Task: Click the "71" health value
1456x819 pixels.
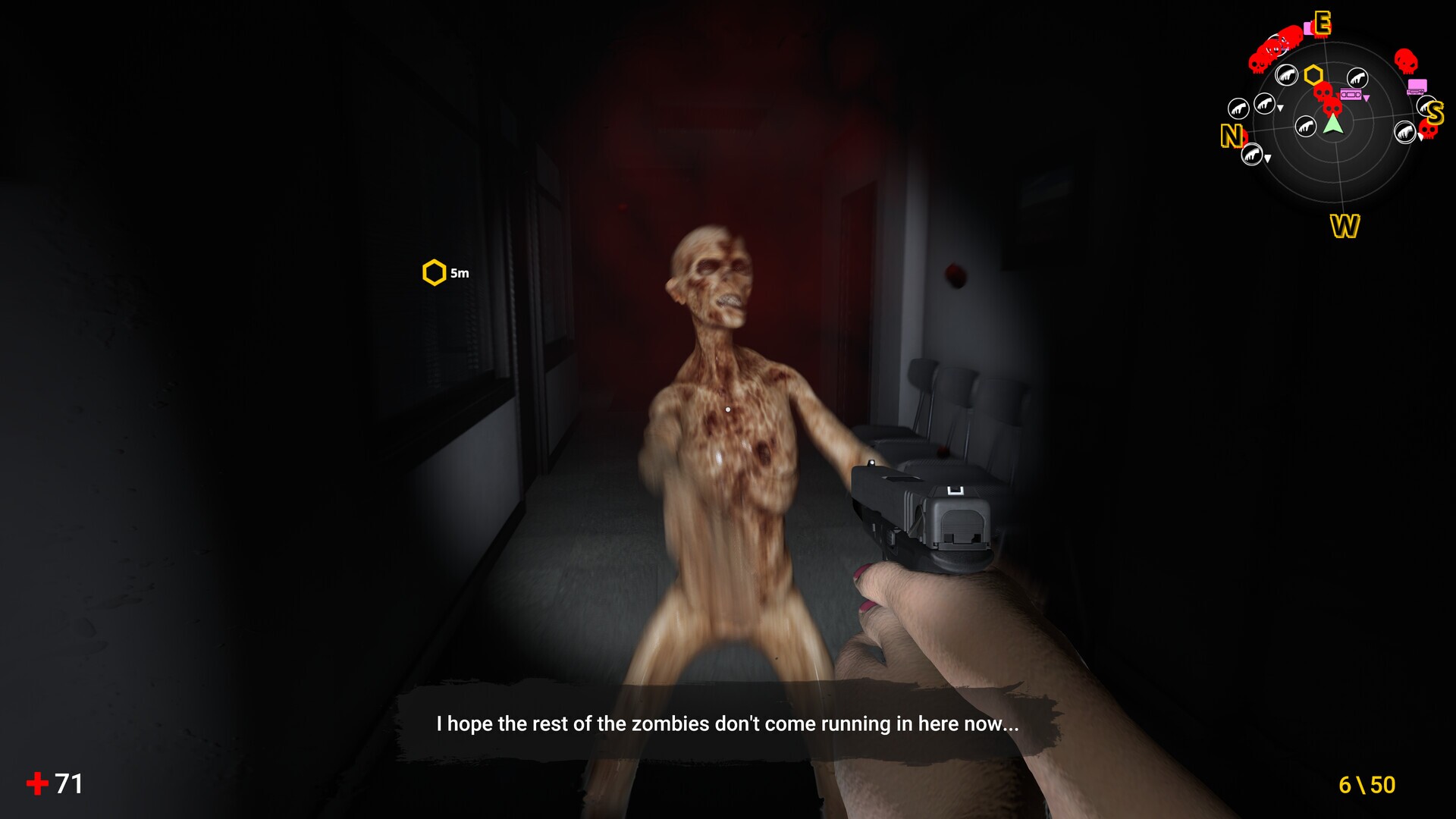Action: 67,784
